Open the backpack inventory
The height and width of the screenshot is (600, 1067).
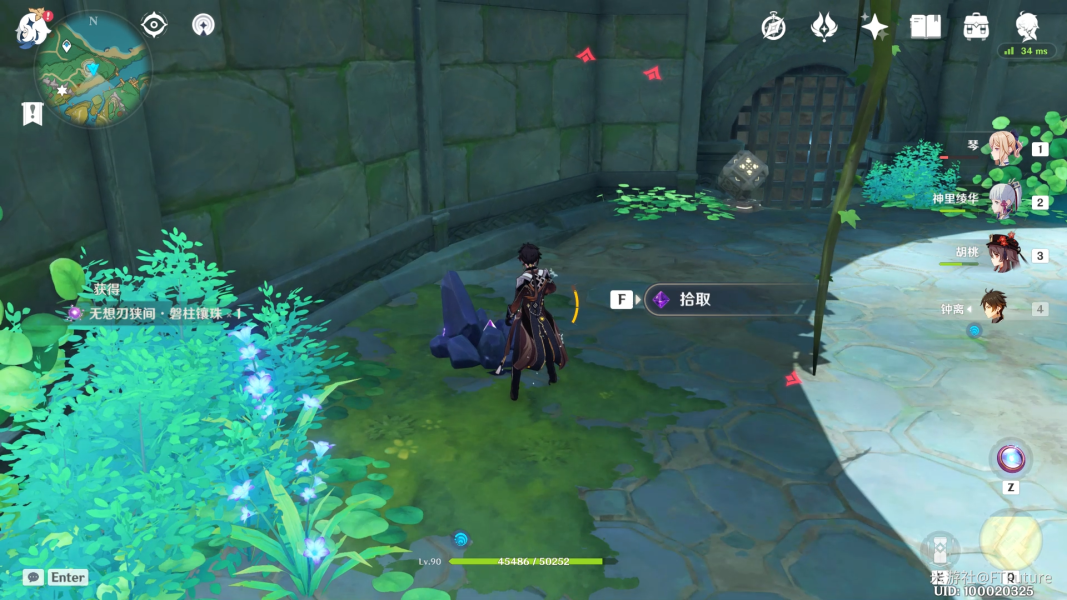point(976,27)
